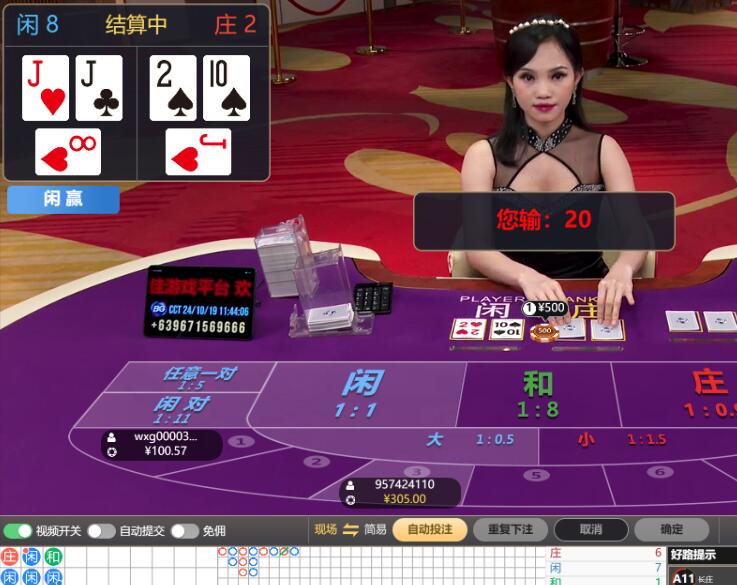Click the 自动投注 auto-bet button
The image size is (737, 585).
tap(430, 529)
